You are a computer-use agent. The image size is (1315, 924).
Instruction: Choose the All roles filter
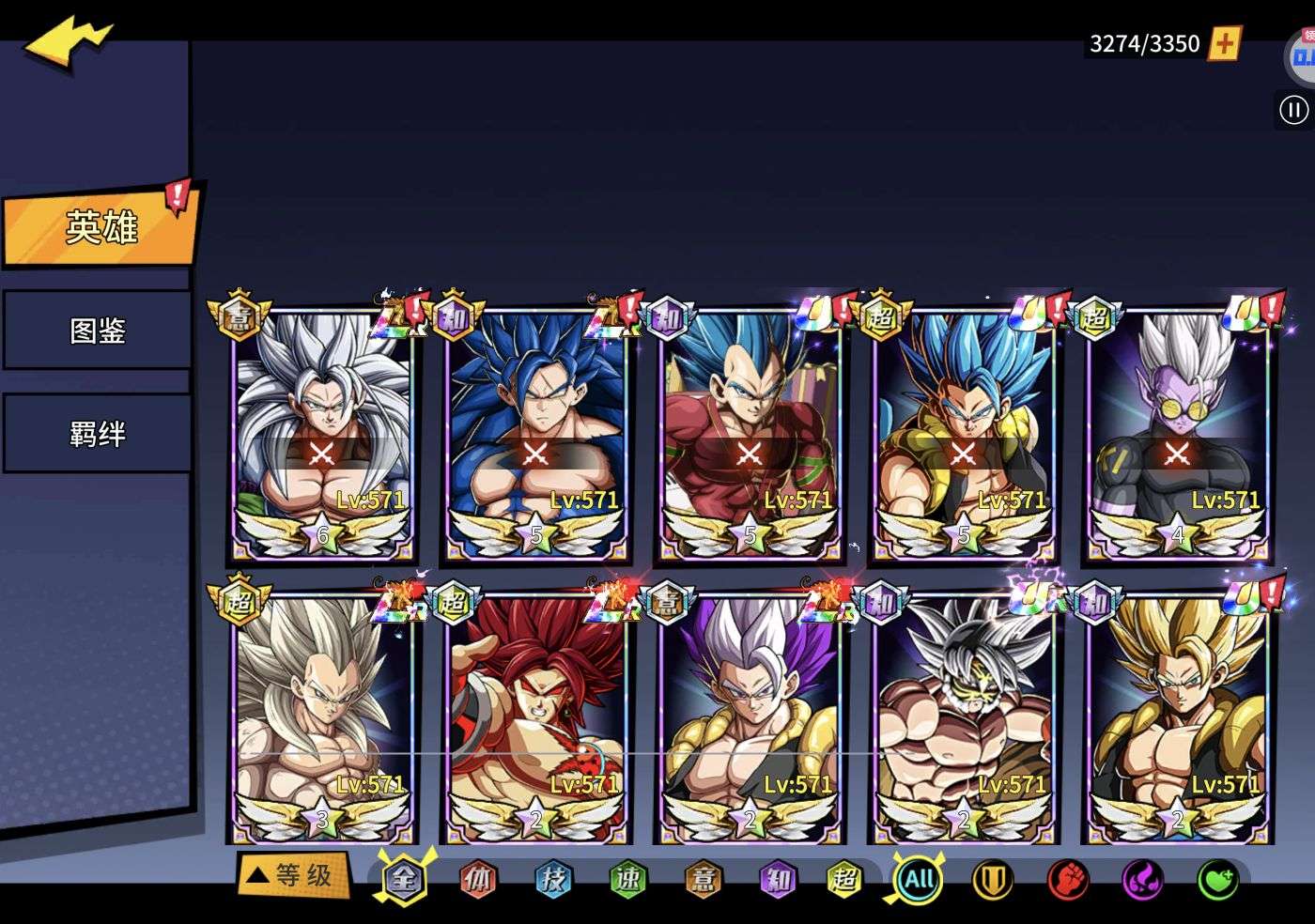[x=918, y=880]
